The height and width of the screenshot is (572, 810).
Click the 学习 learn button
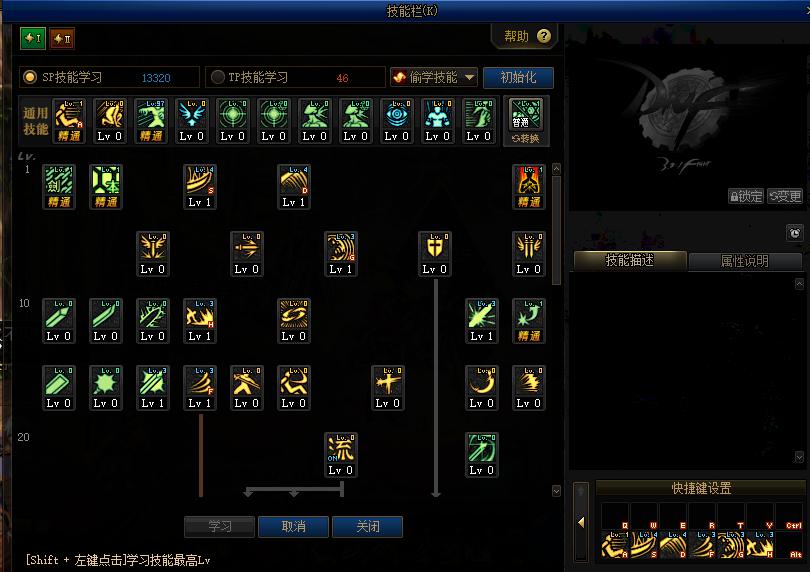[x=220, y=526]
